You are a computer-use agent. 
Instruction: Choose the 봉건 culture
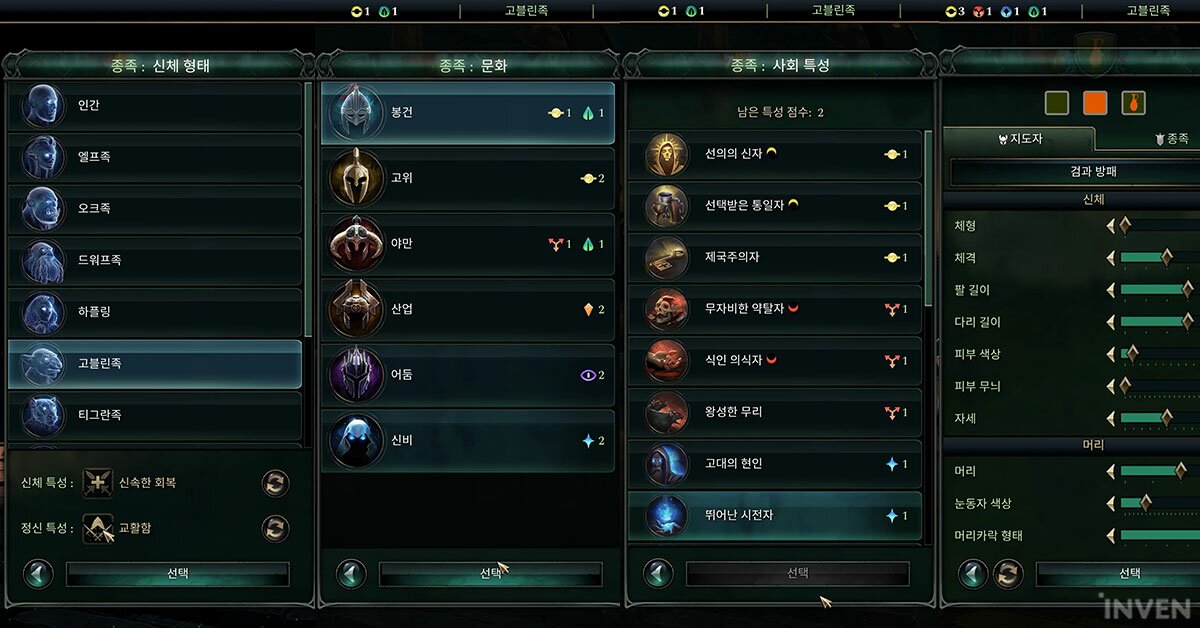click(x=468, y=113)
